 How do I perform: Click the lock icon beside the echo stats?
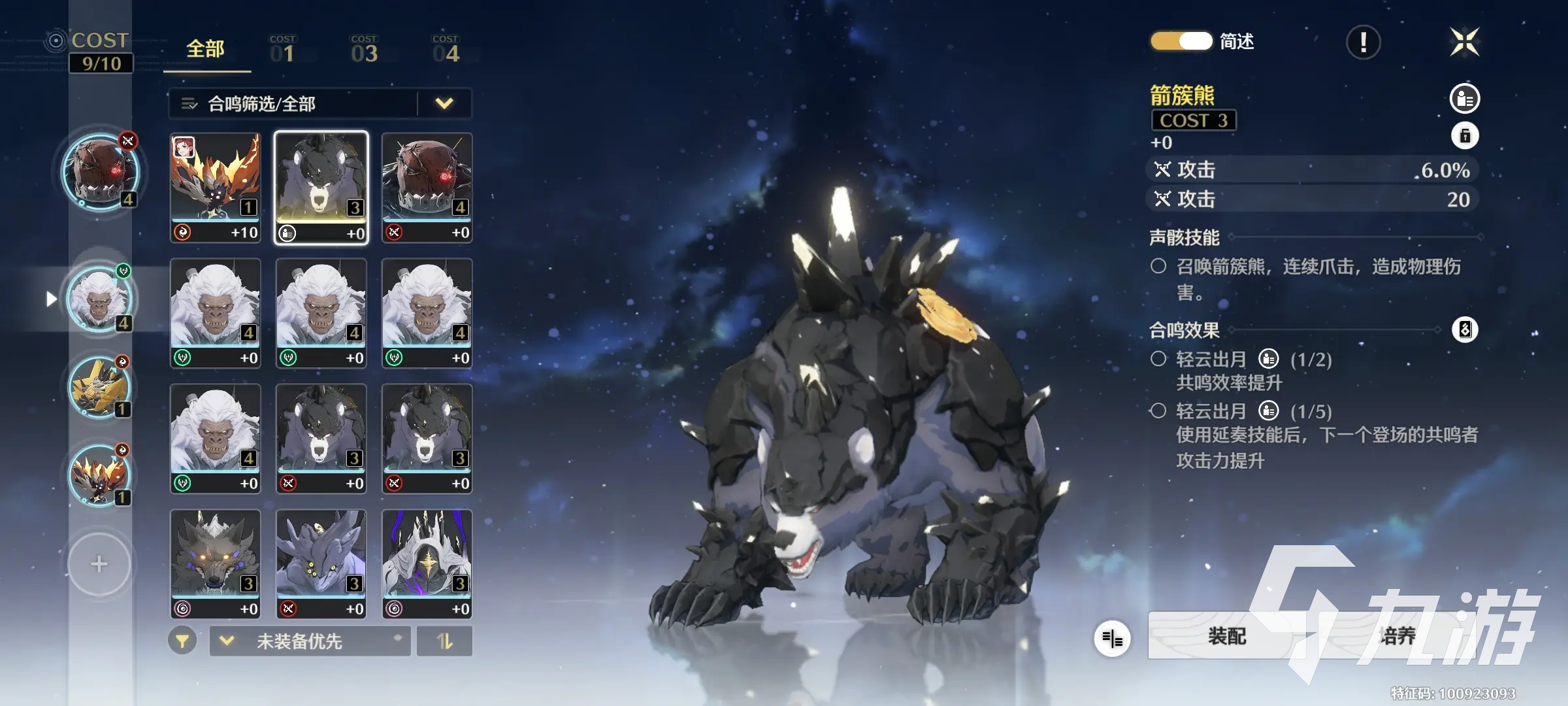coord(1465,136)
